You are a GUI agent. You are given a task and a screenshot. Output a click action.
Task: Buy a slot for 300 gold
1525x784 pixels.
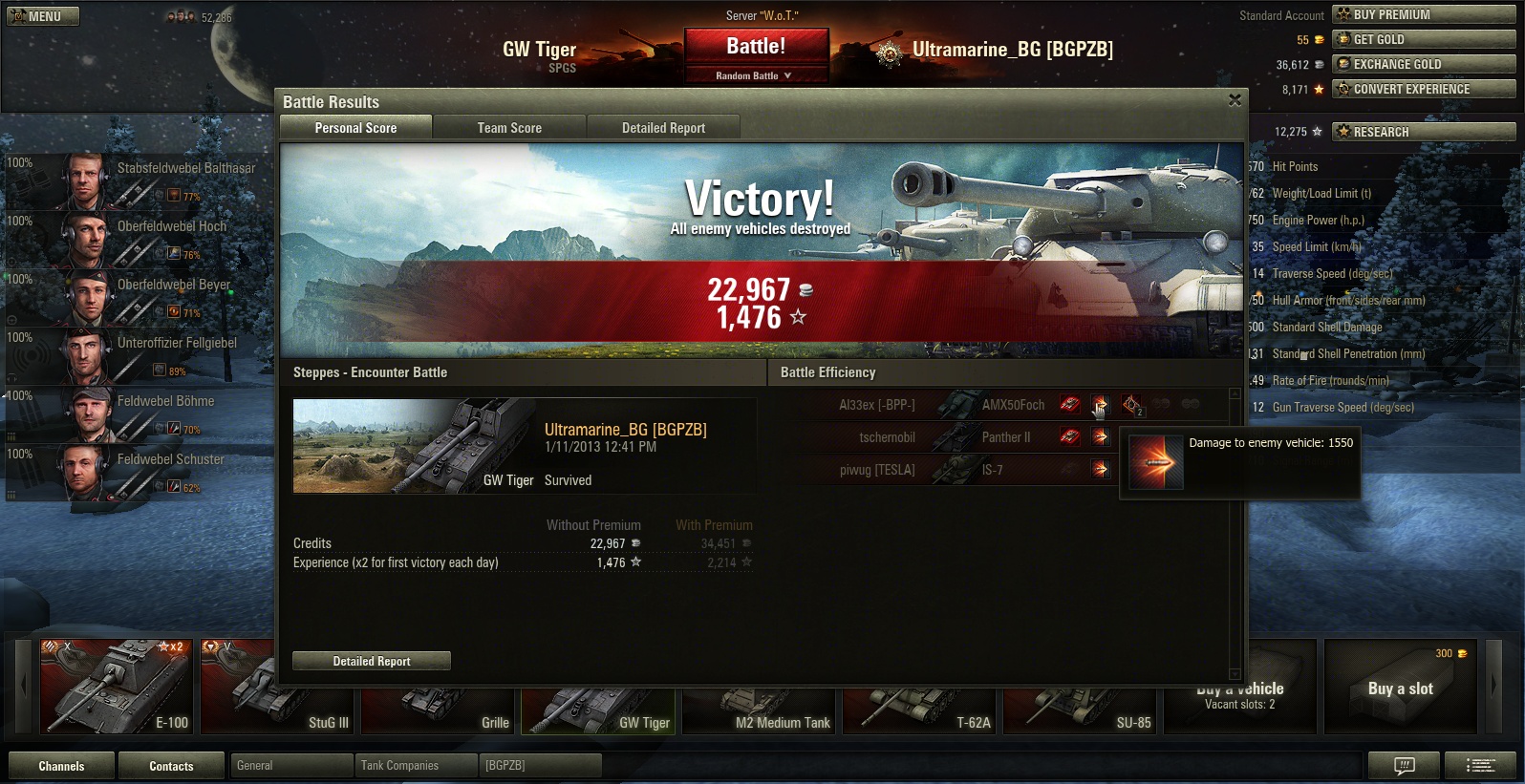tap(1400, 687)
